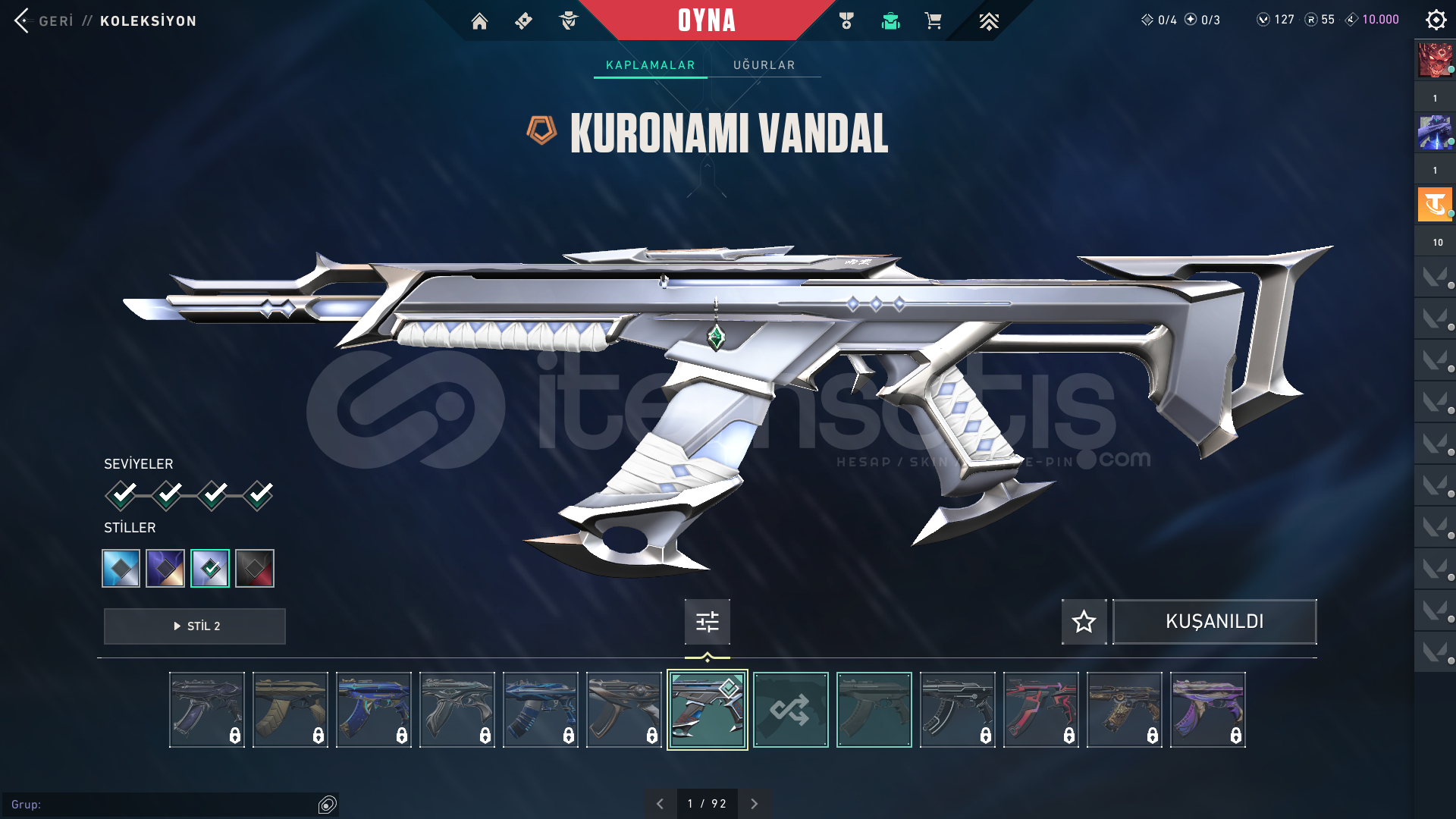This screenshot has width=1456, height=819.
Task: Open the settings gear in top right
Action: coord(1436,20)
